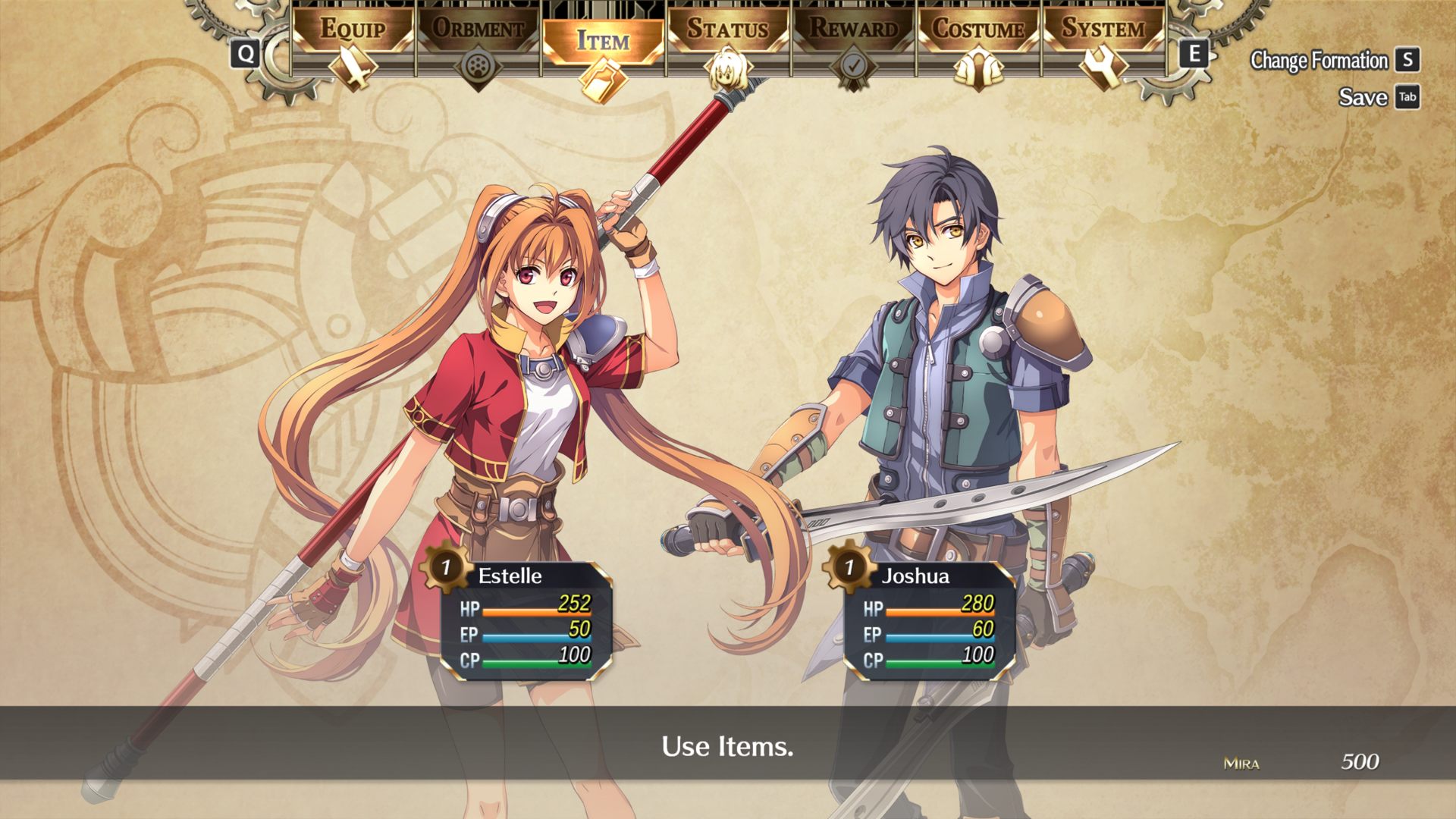
Task: Open the Equip tab
Action: point(353,30)
